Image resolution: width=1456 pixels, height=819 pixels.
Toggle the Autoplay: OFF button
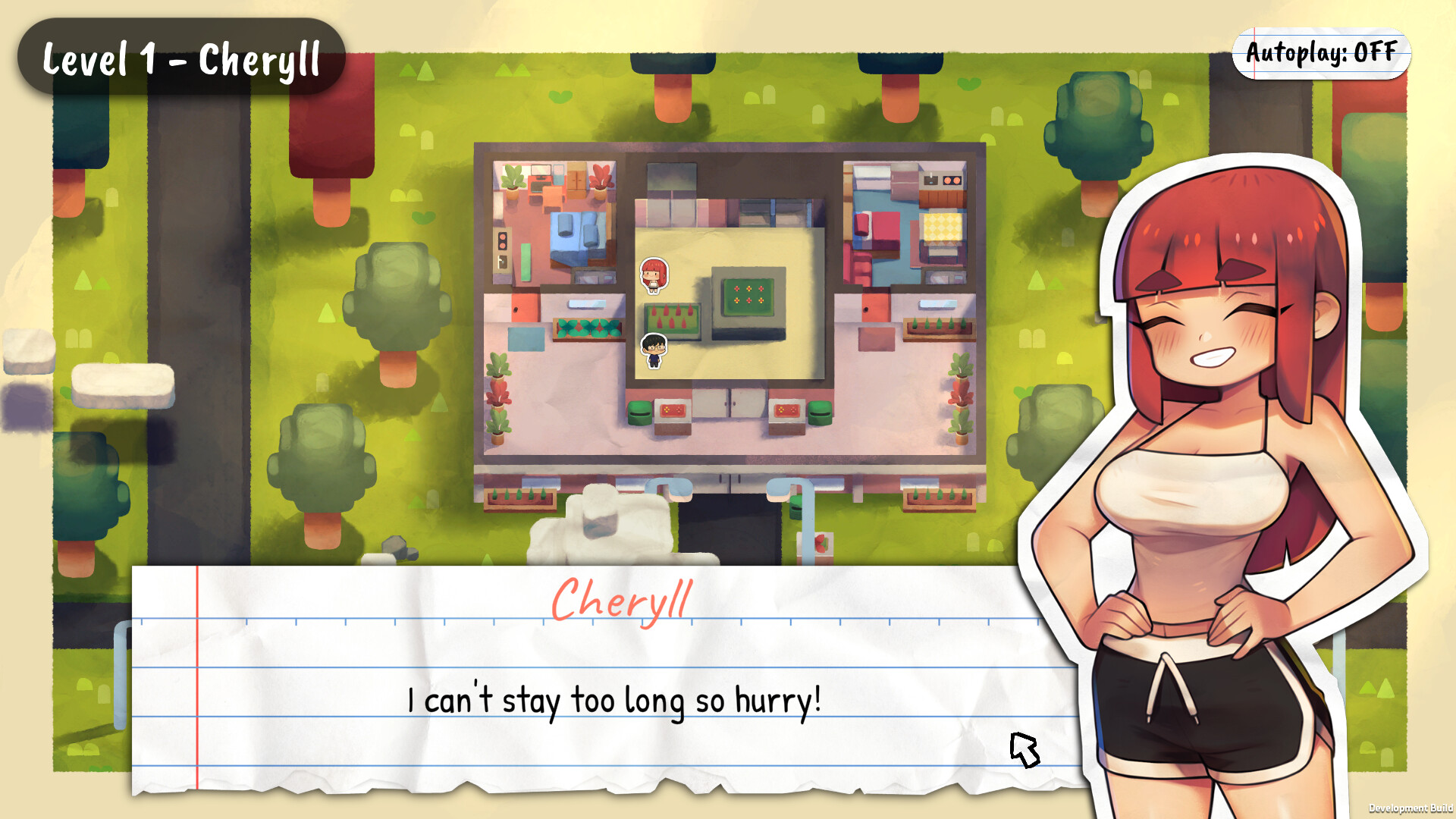tap(1321, 53)
